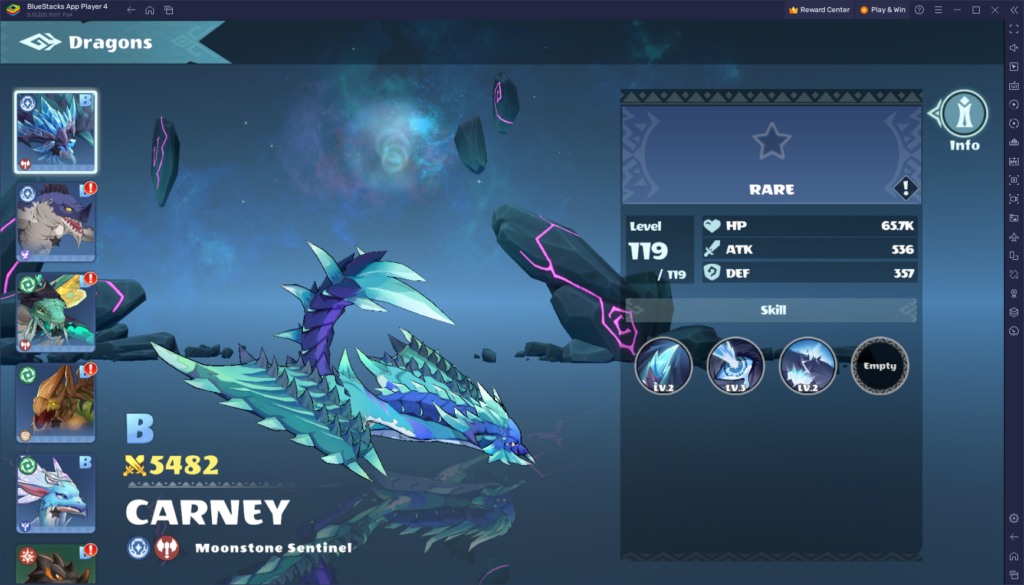Open the Skill section header

coord(772,310)
